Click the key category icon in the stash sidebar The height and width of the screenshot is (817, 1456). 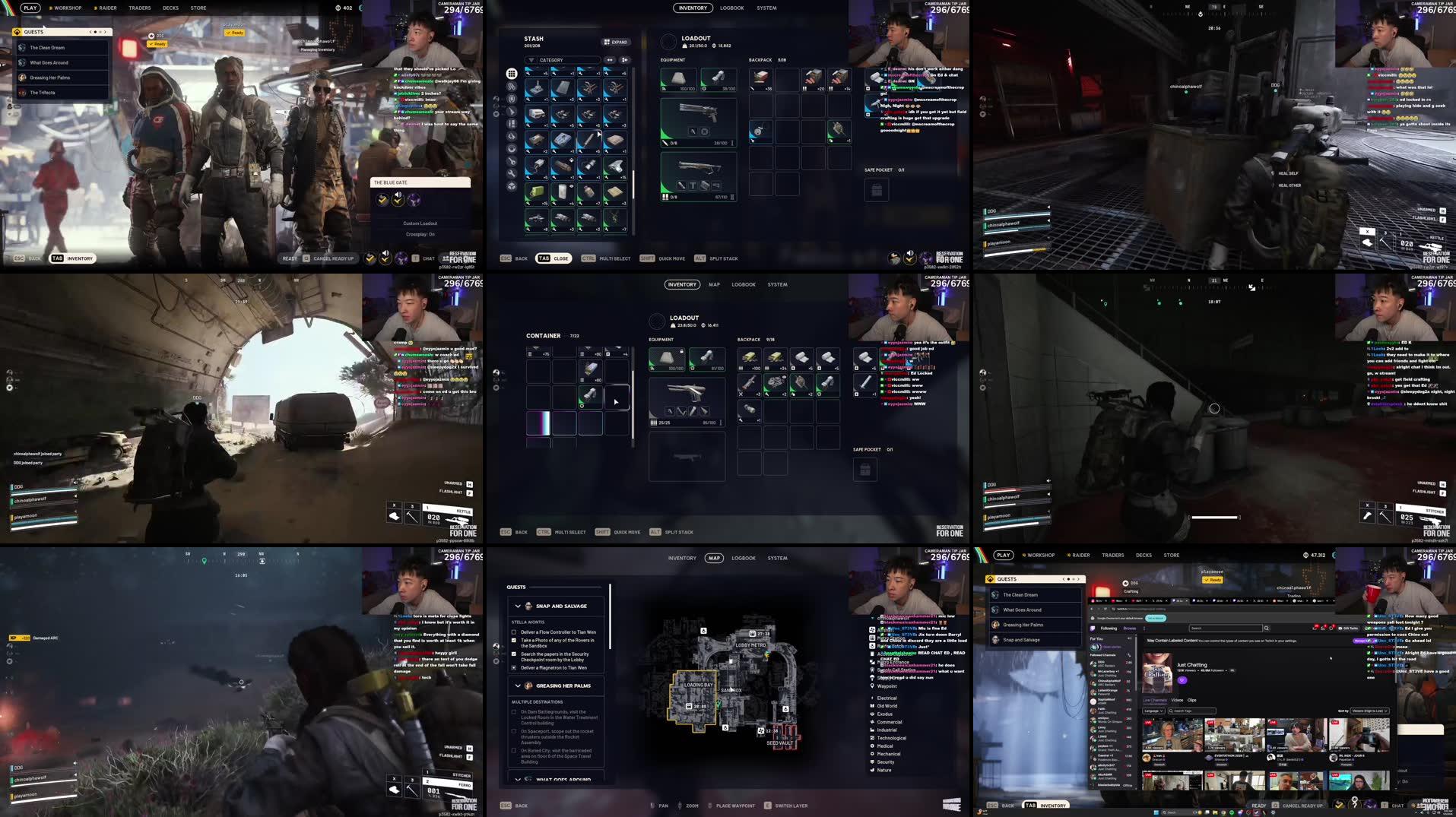coord(511,161)
